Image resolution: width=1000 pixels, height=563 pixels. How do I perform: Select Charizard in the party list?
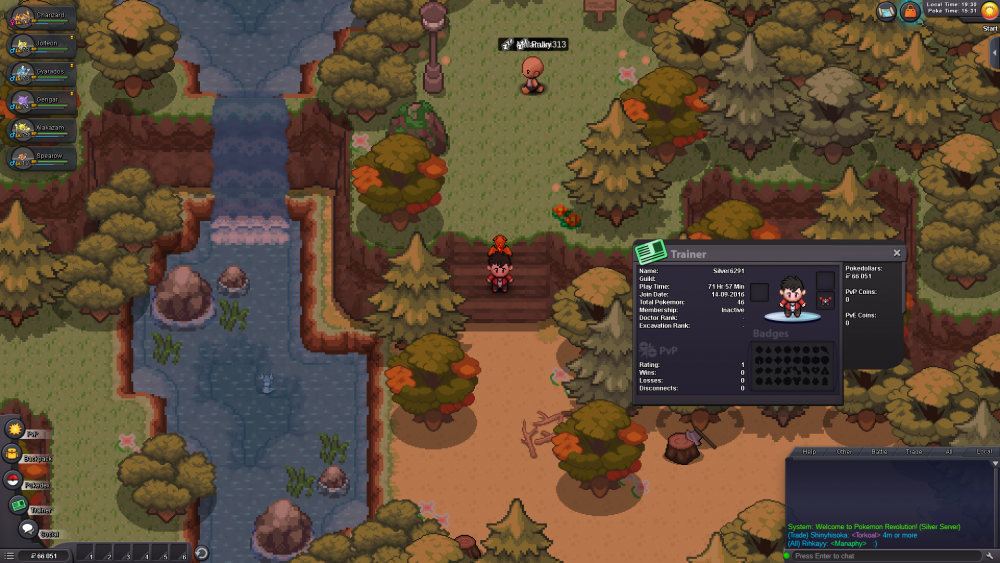[38, 18]
